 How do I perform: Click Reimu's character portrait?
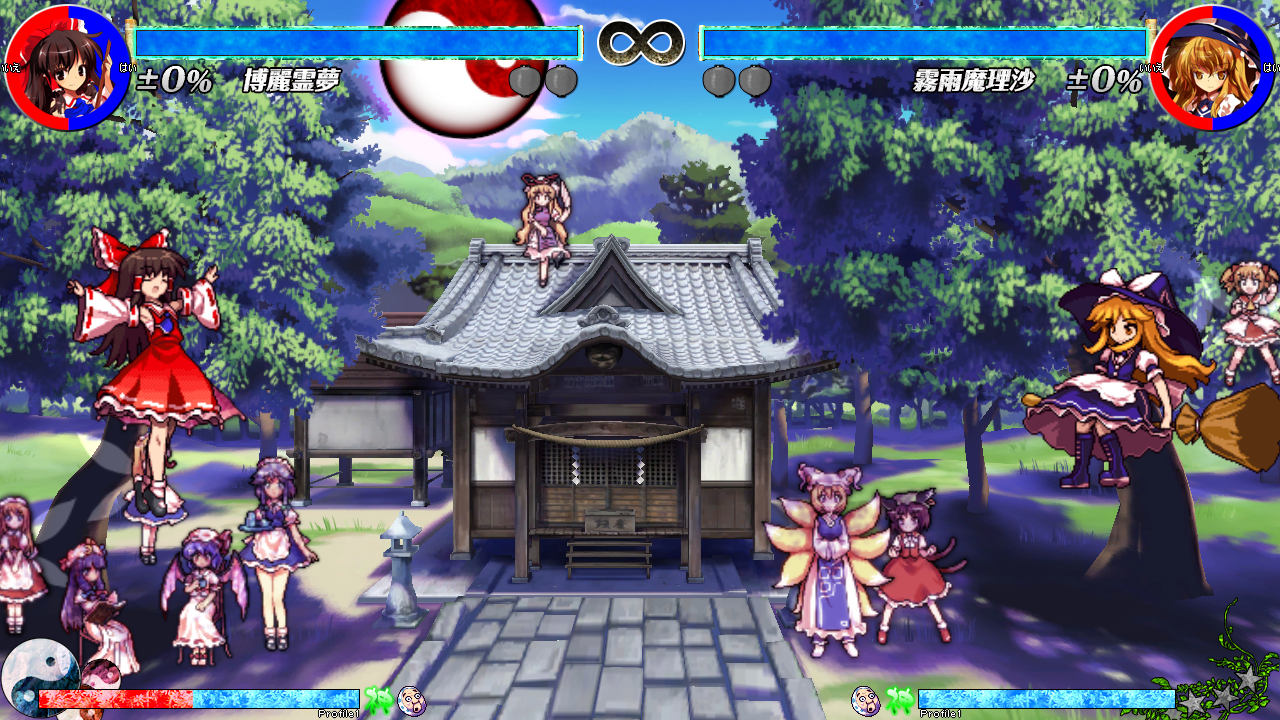[x=66, y=68]
